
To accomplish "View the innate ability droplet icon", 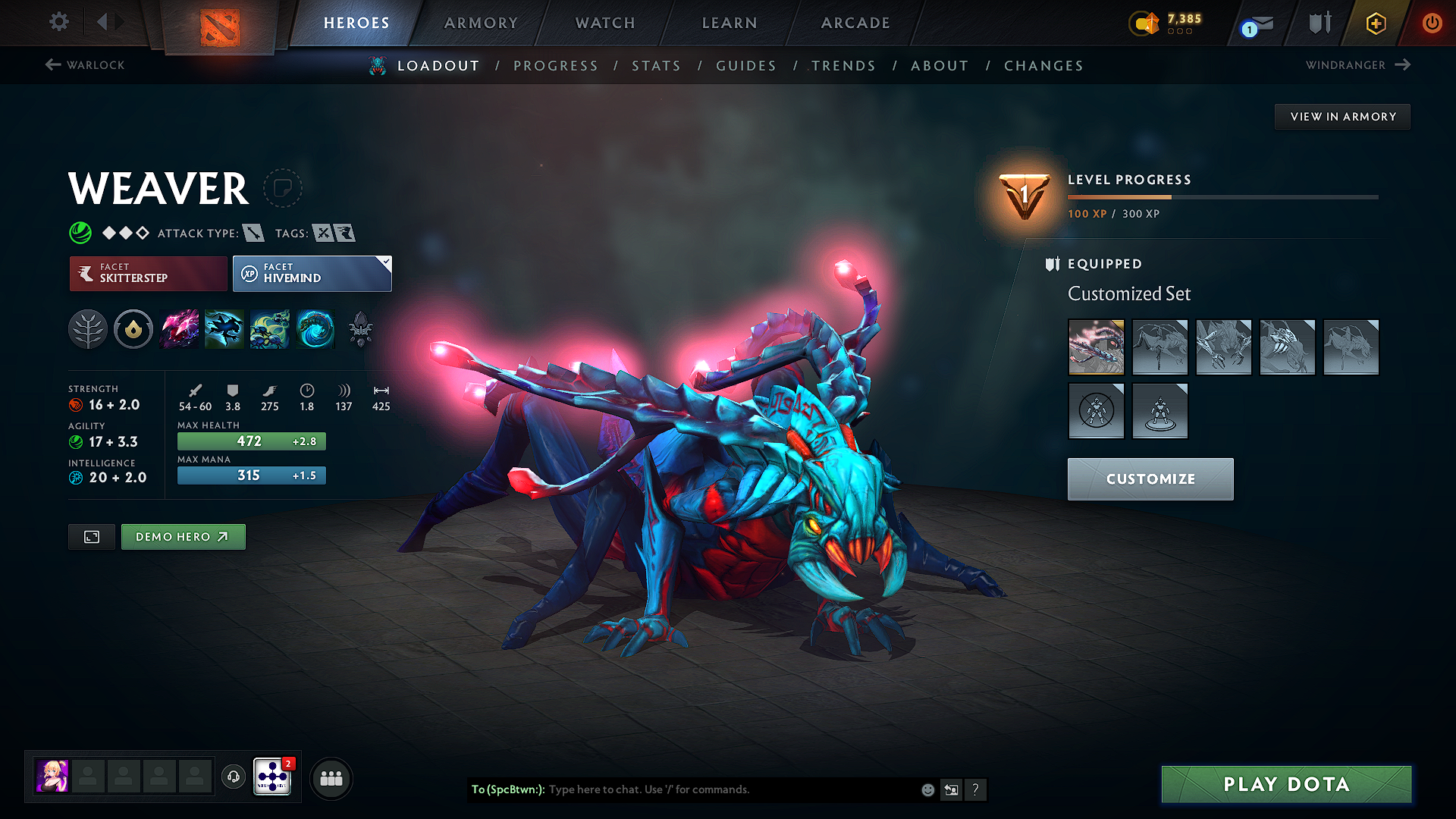I will tap(133, 328).
